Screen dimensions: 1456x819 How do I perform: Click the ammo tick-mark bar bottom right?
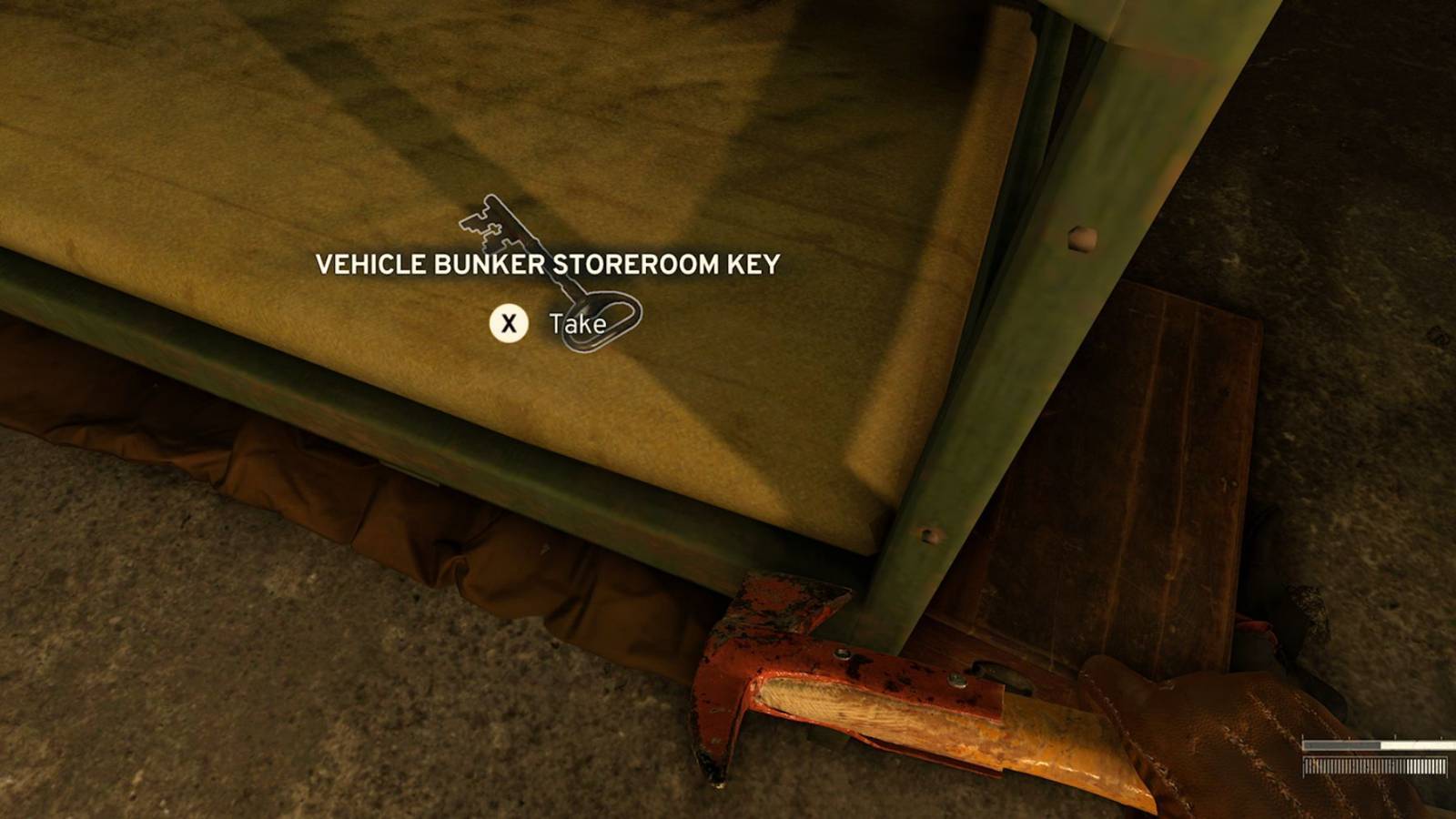coord(1374,767)
